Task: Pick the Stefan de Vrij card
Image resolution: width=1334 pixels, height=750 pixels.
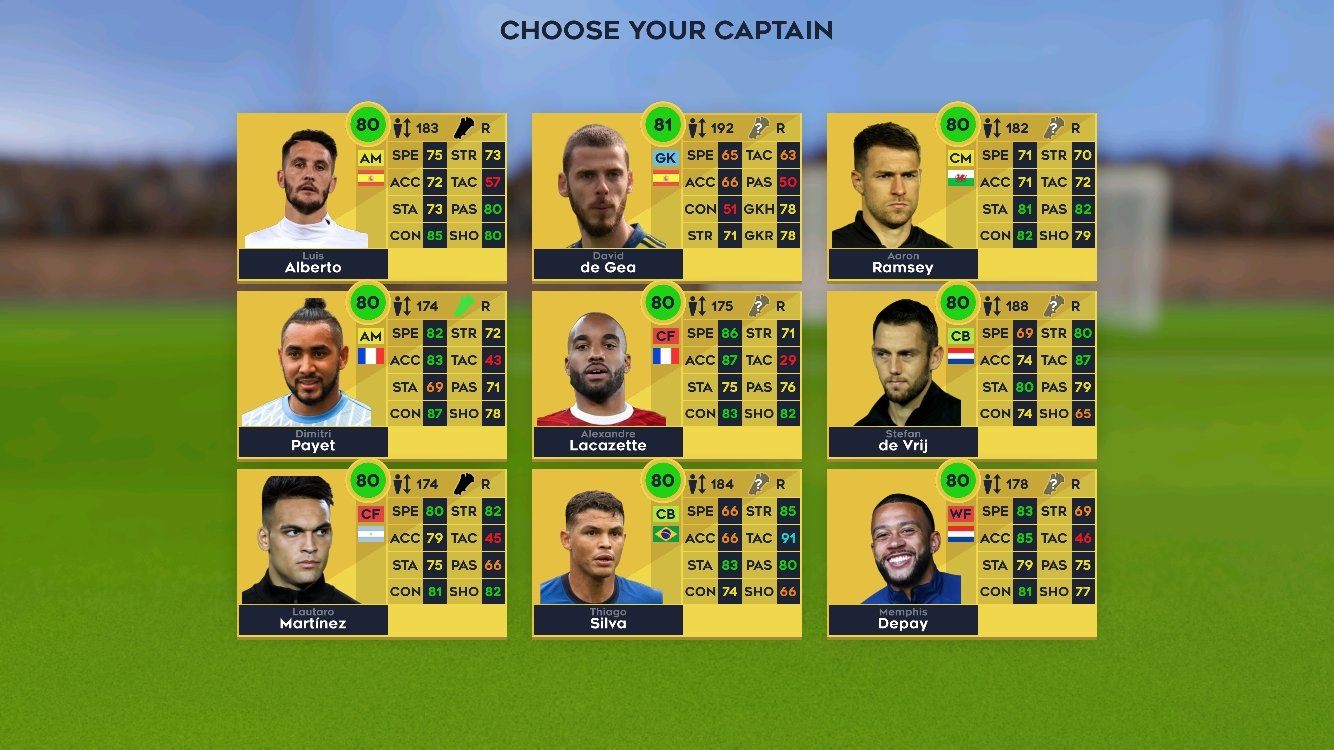Action: click(x=961, y=375)
